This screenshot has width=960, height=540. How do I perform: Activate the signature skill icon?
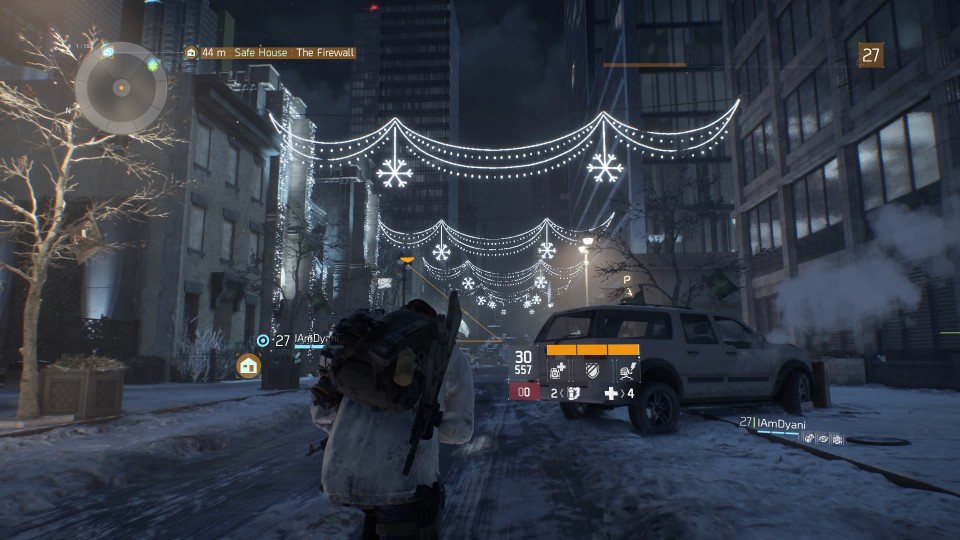(x=626, y=371)
